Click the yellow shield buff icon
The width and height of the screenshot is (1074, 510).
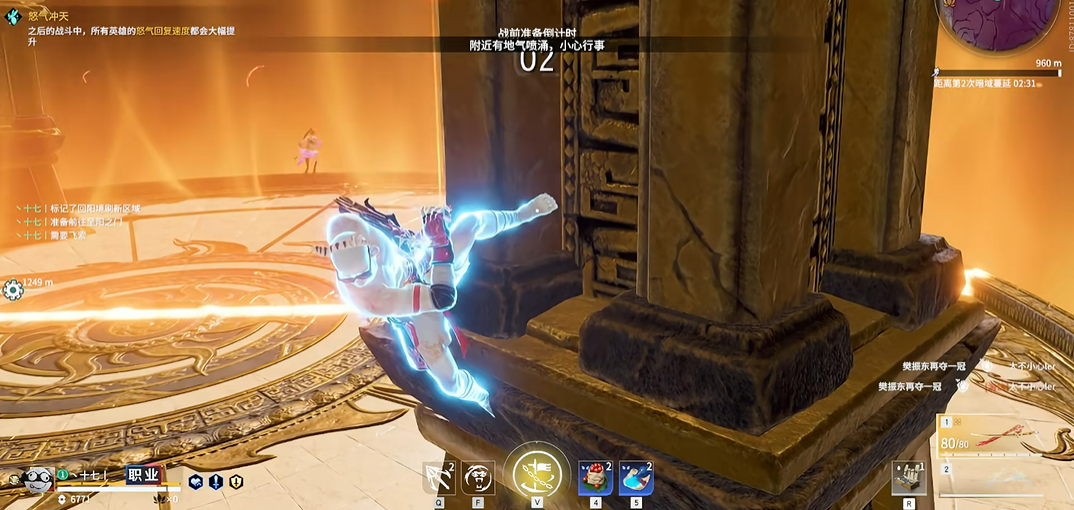[236, 482]
